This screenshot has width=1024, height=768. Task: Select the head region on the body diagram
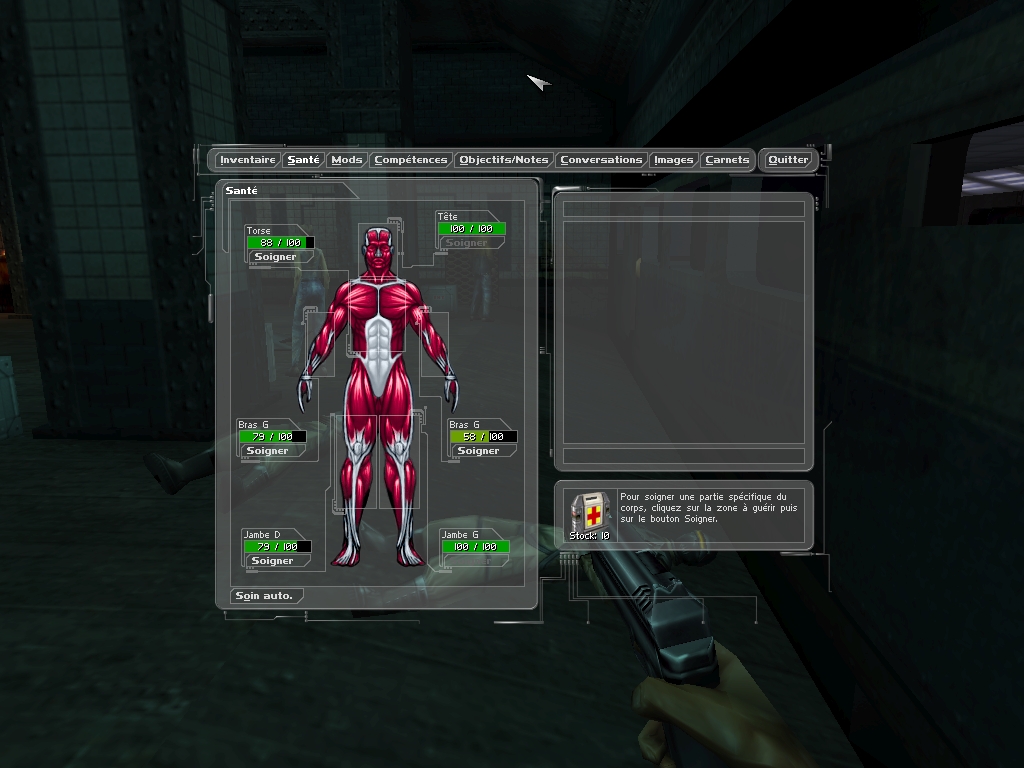click(x=378, y=249)
